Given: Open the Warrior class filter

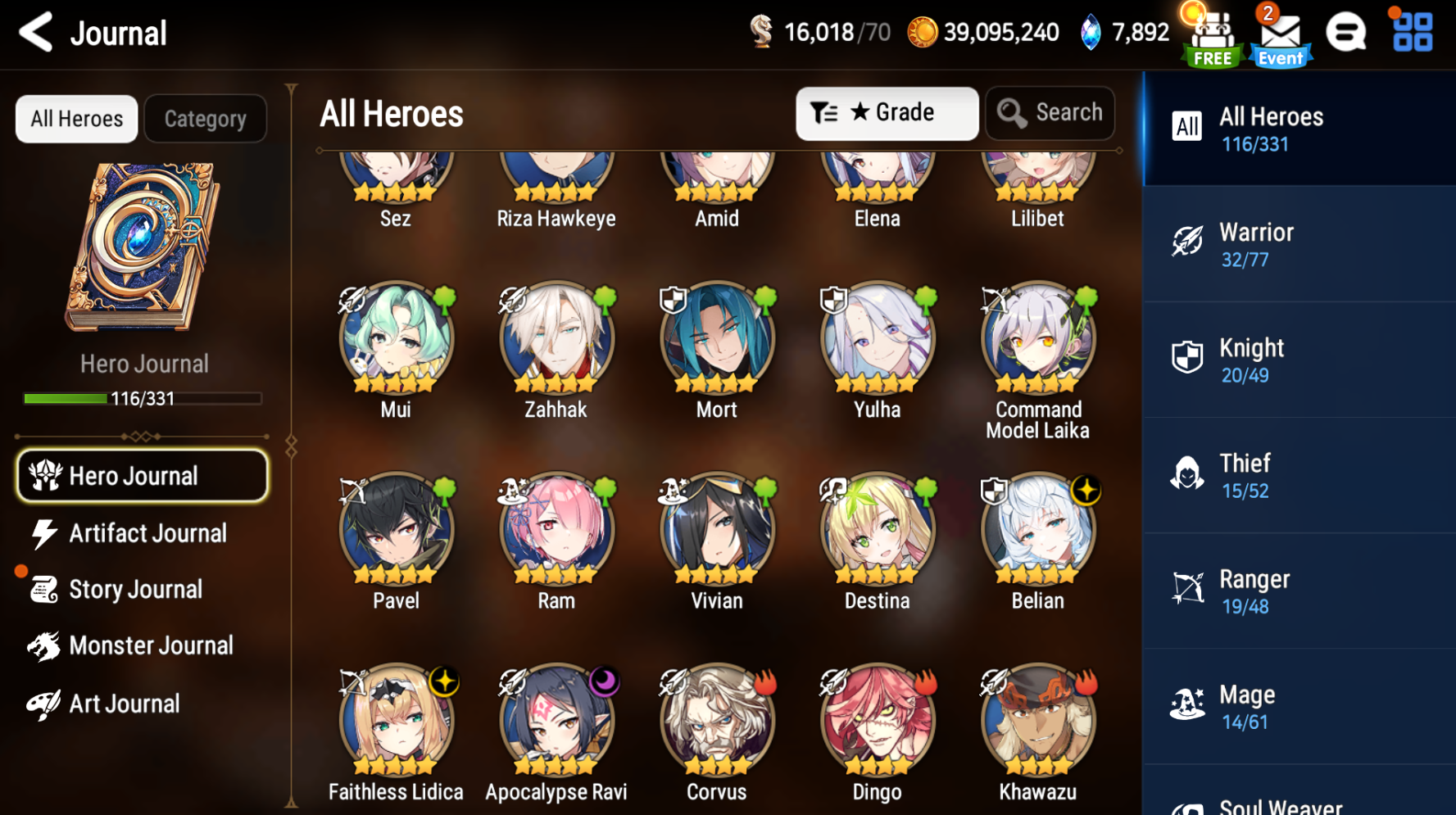Looking at the screenshot, I should (x=1299, y=244).
